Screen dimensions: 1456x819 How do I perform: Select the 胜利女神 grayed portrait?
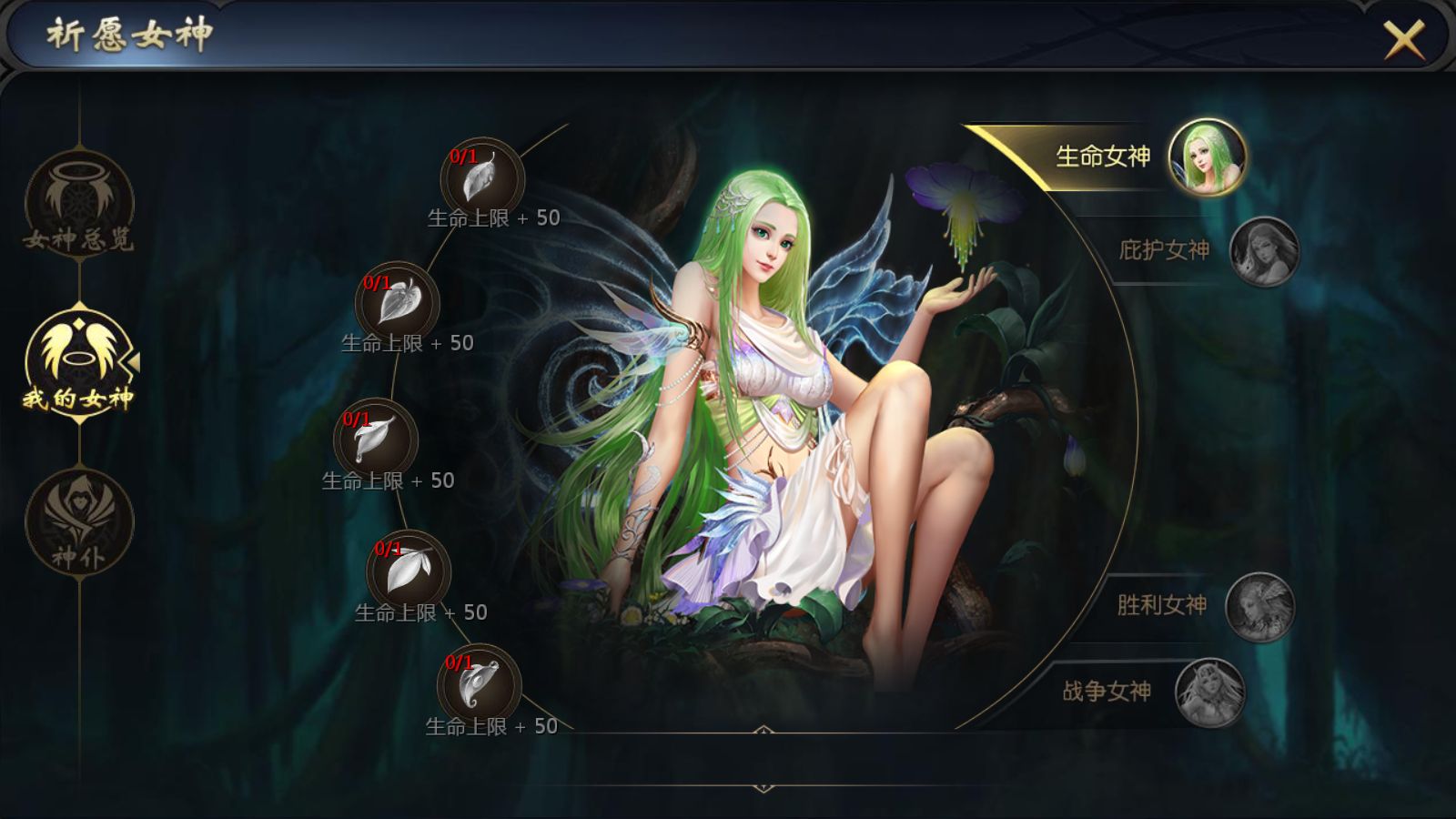(1259, 605)
